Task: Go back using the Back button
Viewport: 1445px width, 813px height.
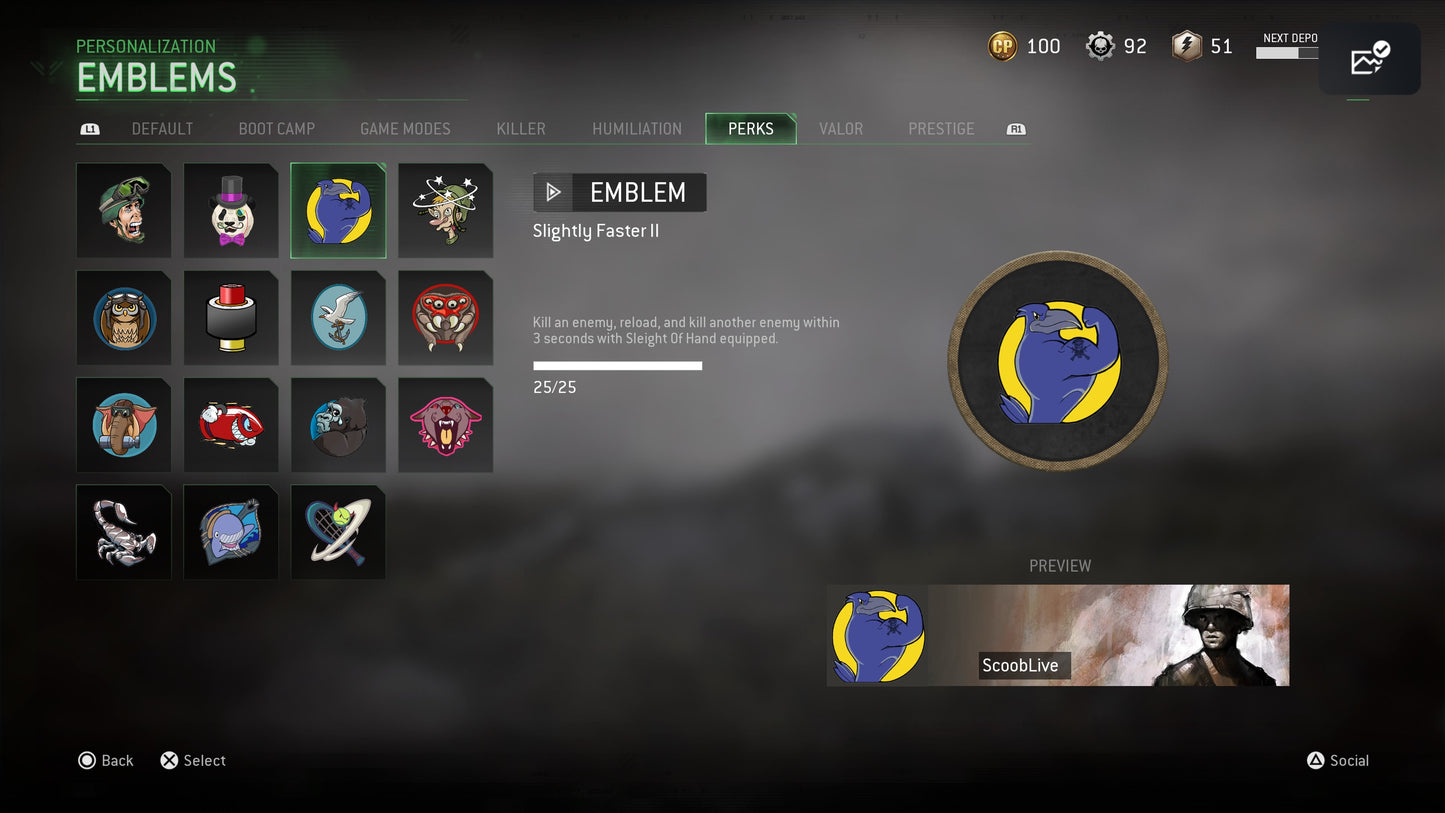Action: point(105,760)
